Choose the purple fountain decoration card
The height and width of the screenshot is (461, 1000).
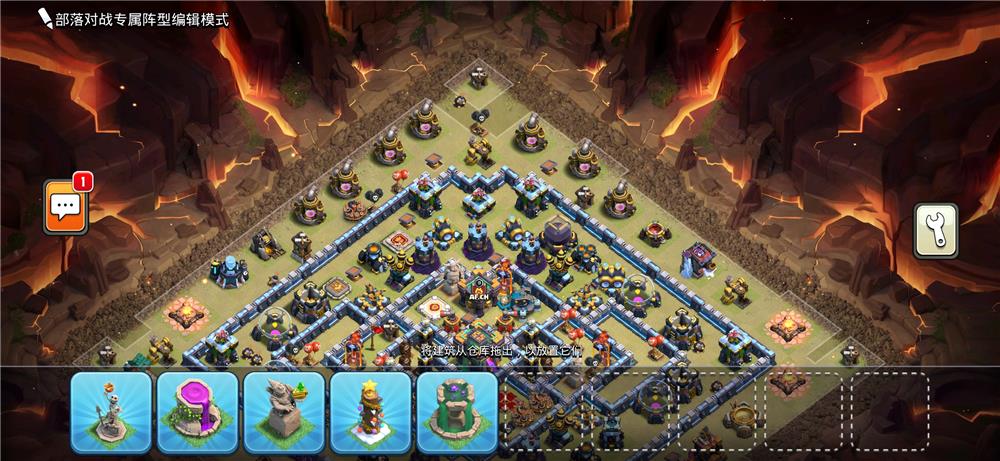coord(197,411)
